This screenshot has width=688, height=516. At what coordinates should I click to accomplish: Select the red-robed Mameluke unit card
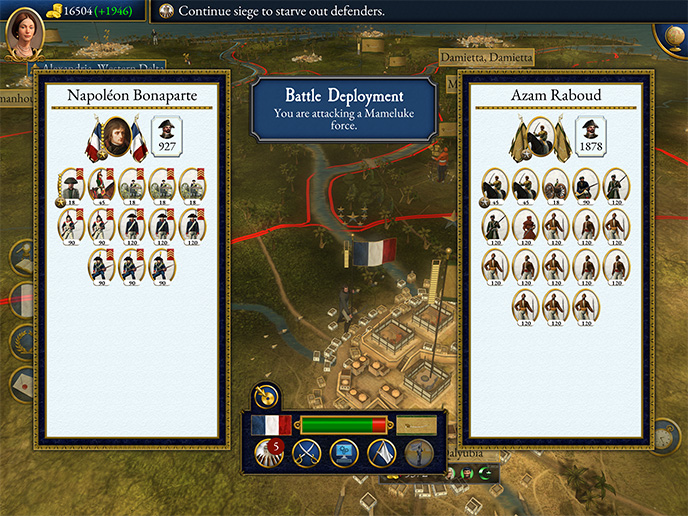point(526,225)
